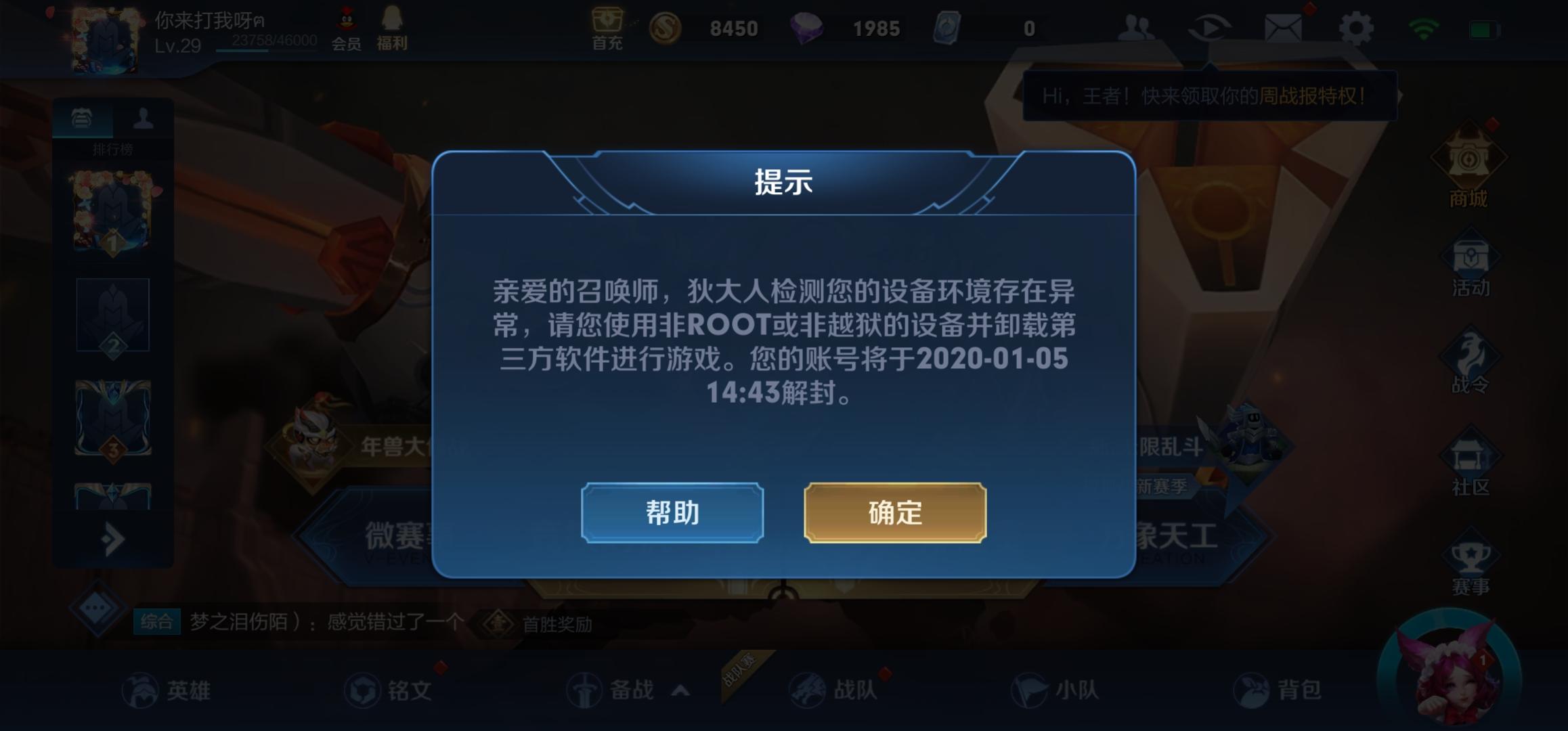Open the game settings gear
Screen dimensions: 1568x731
pyautogui.click(x=1355, y=28)
